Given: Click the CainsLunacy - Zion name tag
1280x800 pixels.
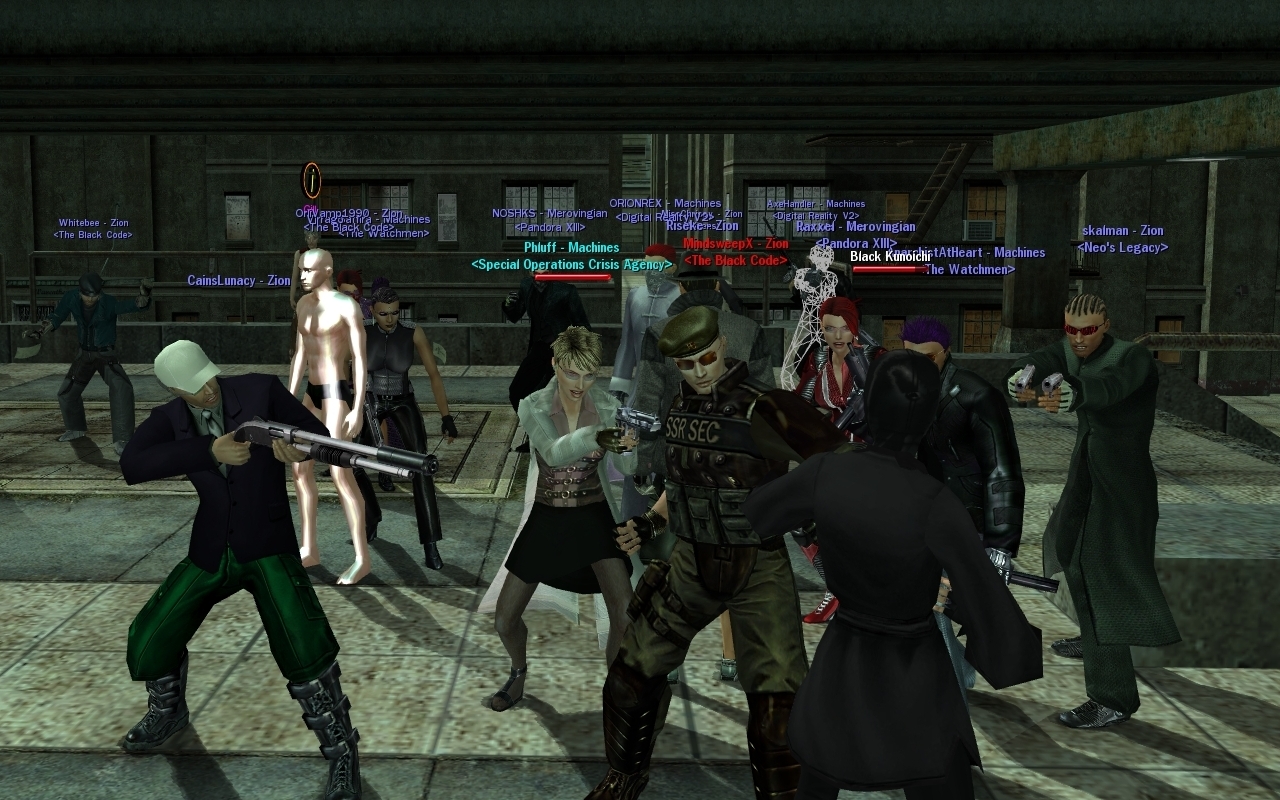Looking at the screenshot, I should [x=238, y=281].
